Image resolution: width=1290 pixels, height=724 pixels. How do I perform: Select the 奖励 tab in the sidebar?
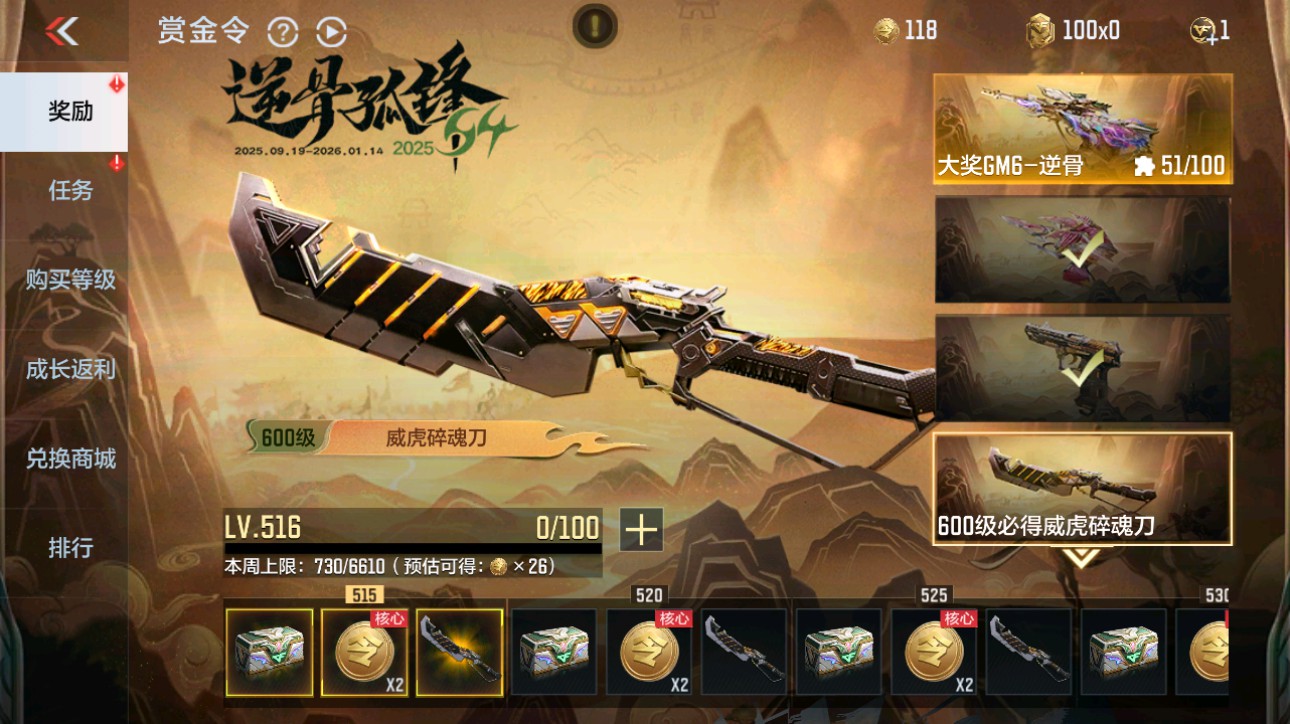66,112
